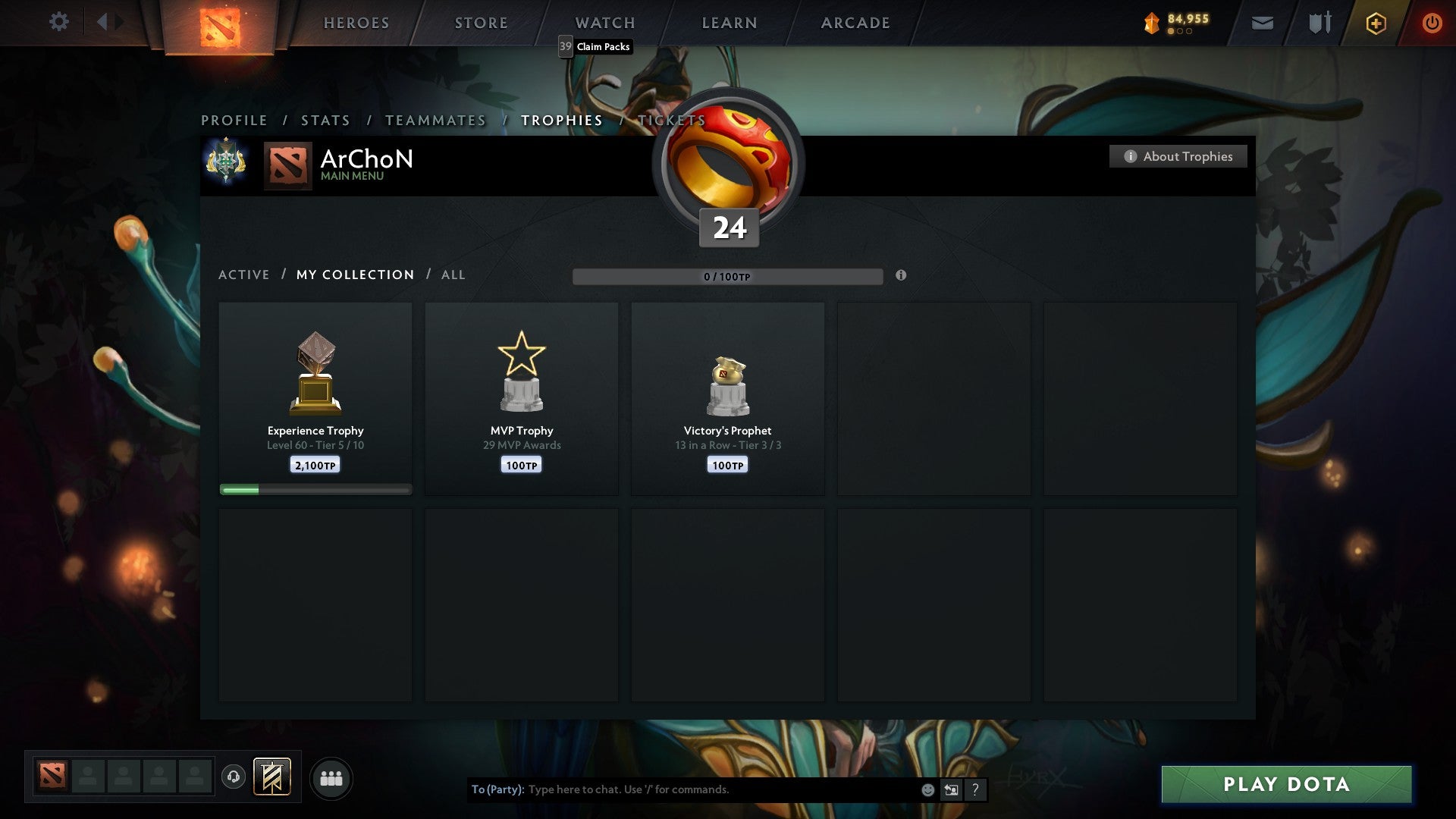Viewport: 1456px width, 819px height.
Task: Click the Experience Trophy progress bar
Action: pos(315,489)
